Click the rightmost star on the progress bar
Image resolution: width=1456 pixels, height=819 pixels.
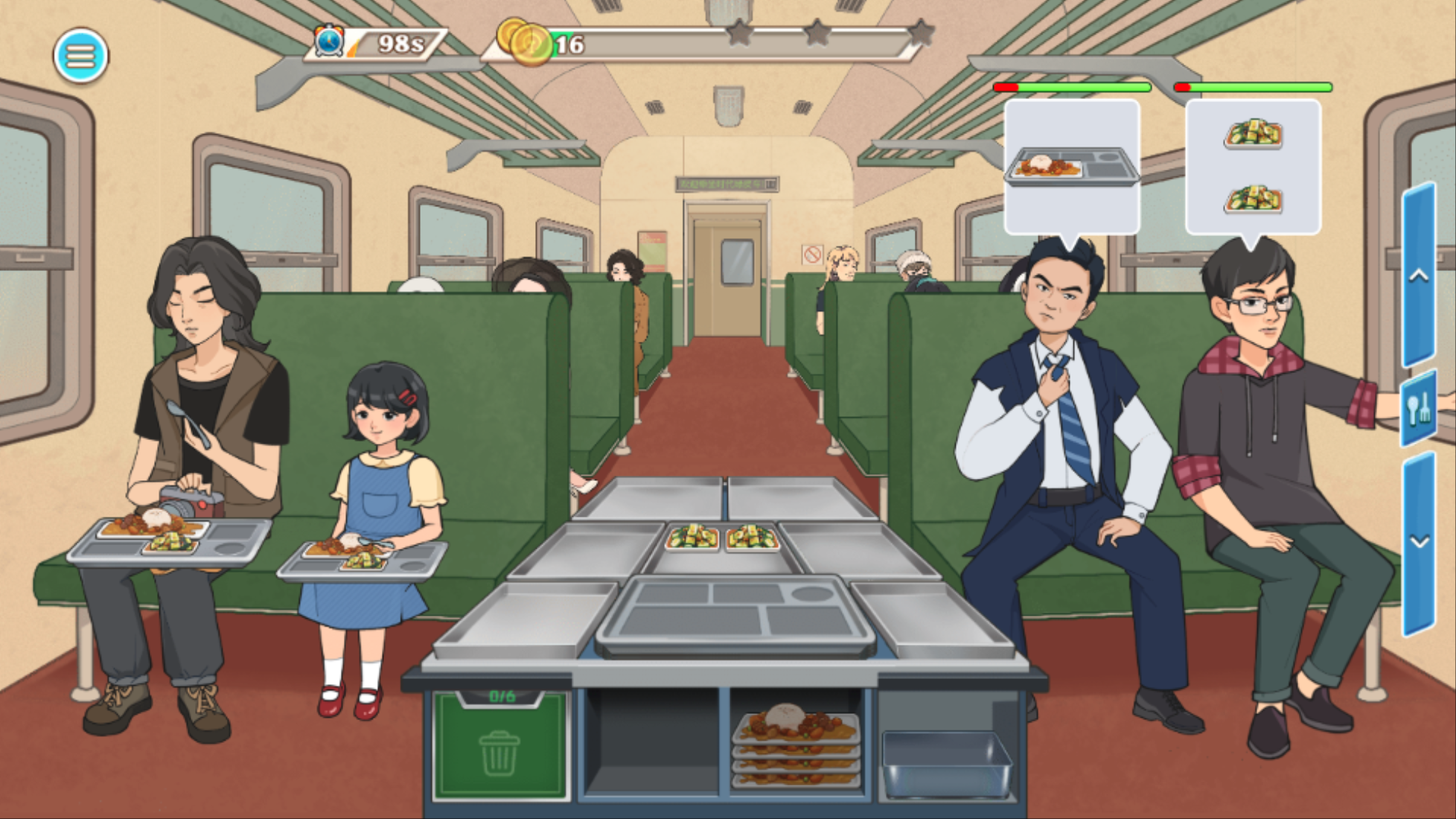tap(923, 33)
